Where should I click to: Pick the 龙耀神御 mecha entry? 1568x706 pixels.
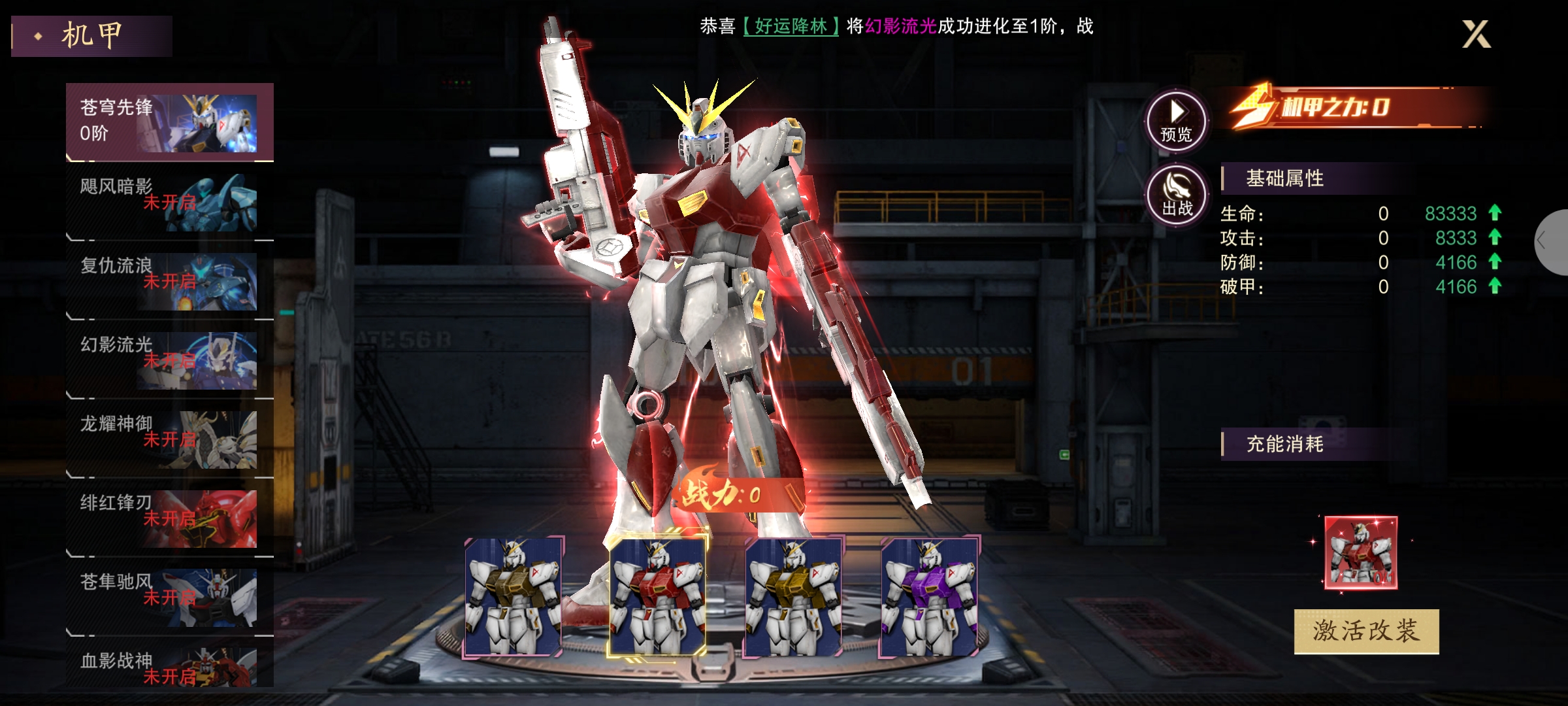(x=169, y=439)
